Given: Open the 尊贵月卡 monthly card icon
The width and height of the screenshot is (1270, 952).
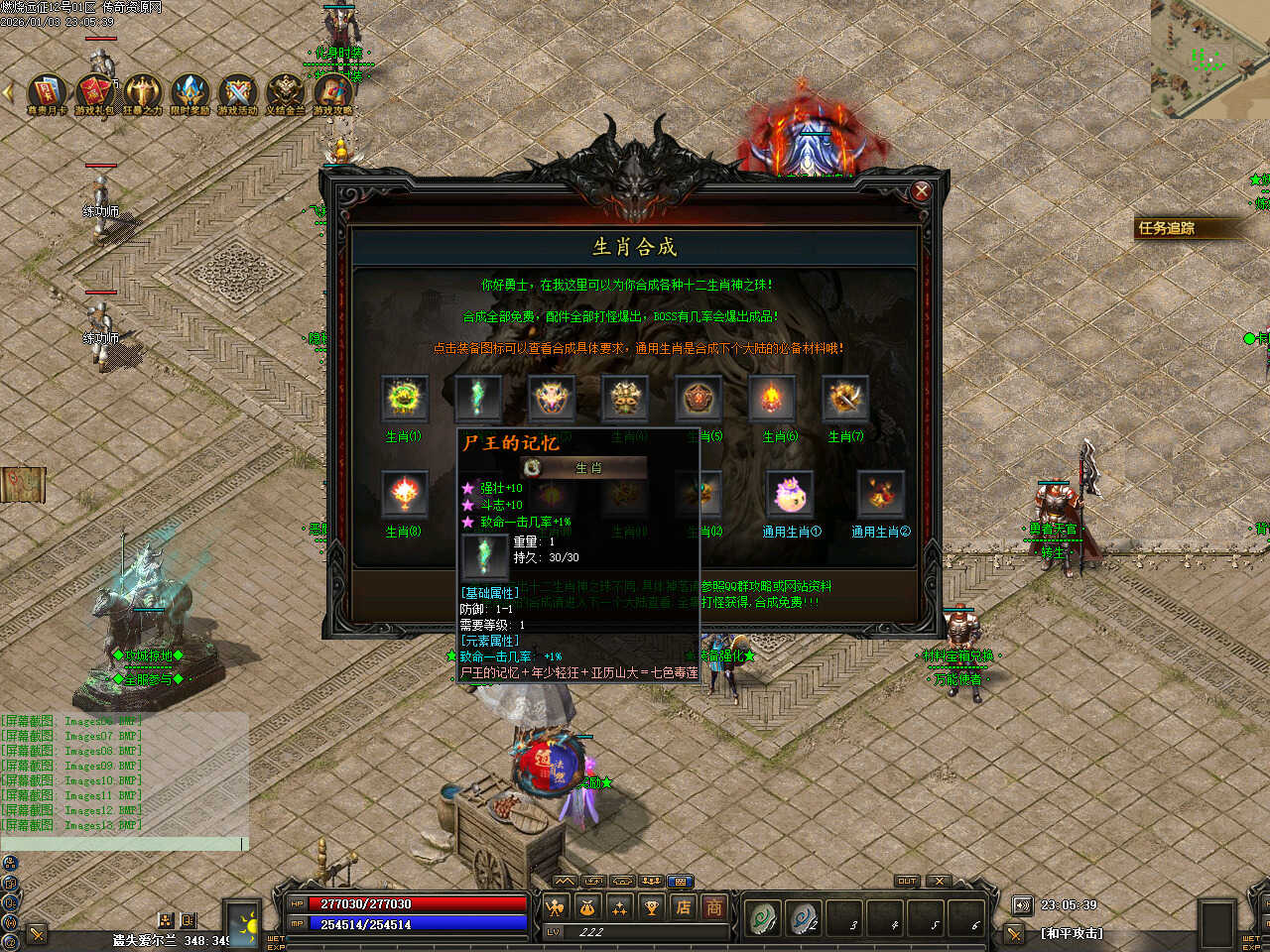Looking at the screenshot, I should click(47, 92).
